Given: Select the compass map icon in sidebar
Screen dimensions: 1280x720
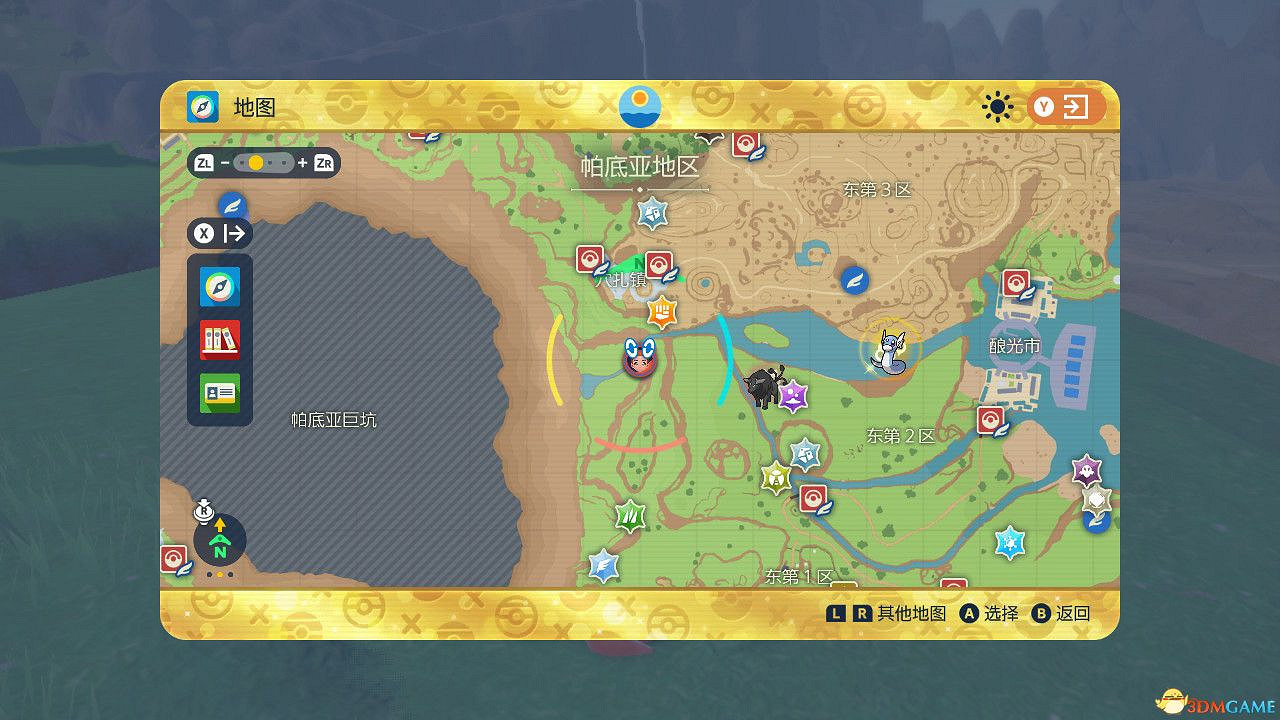Looking at the screenshot, I should coord(219,286).
